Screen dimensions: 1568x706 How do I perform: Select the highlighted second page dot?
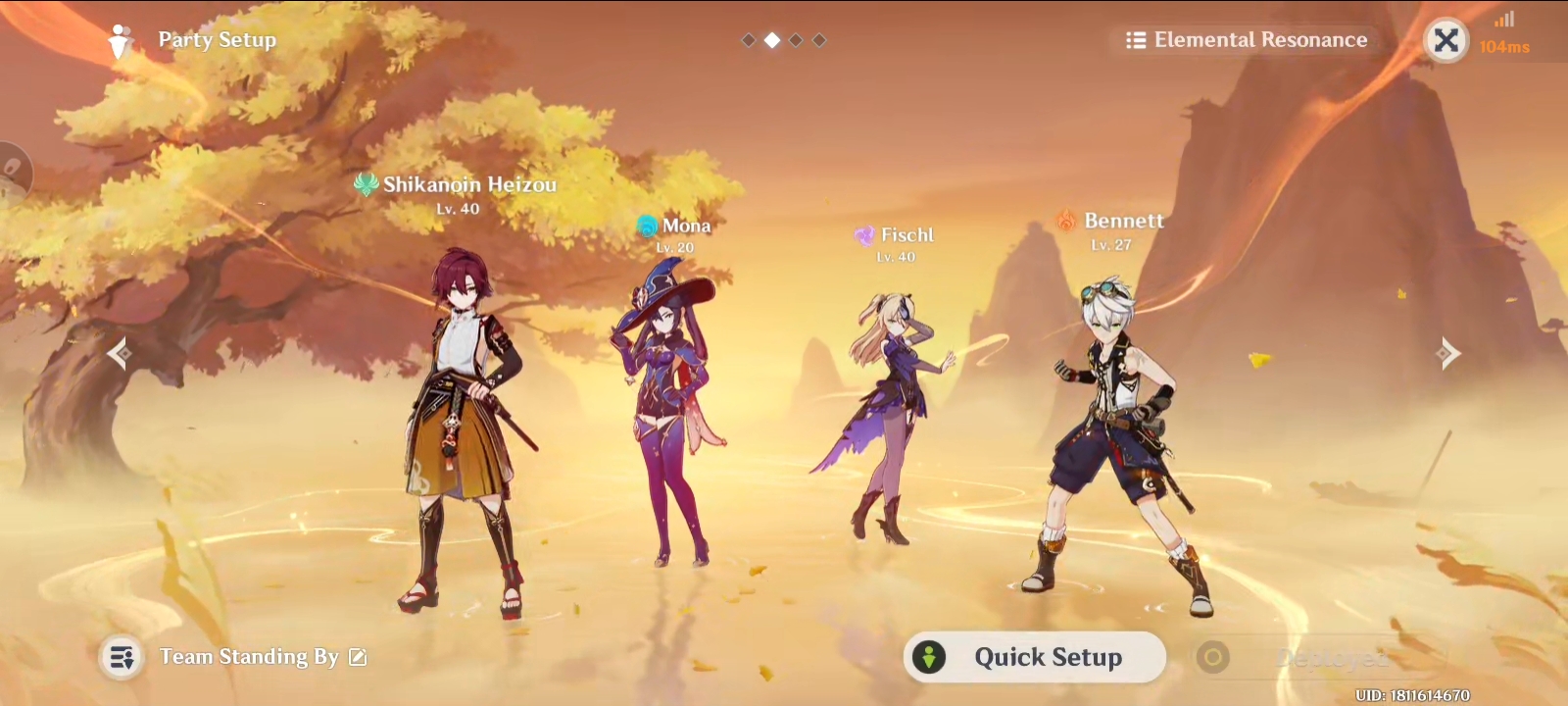770,40
